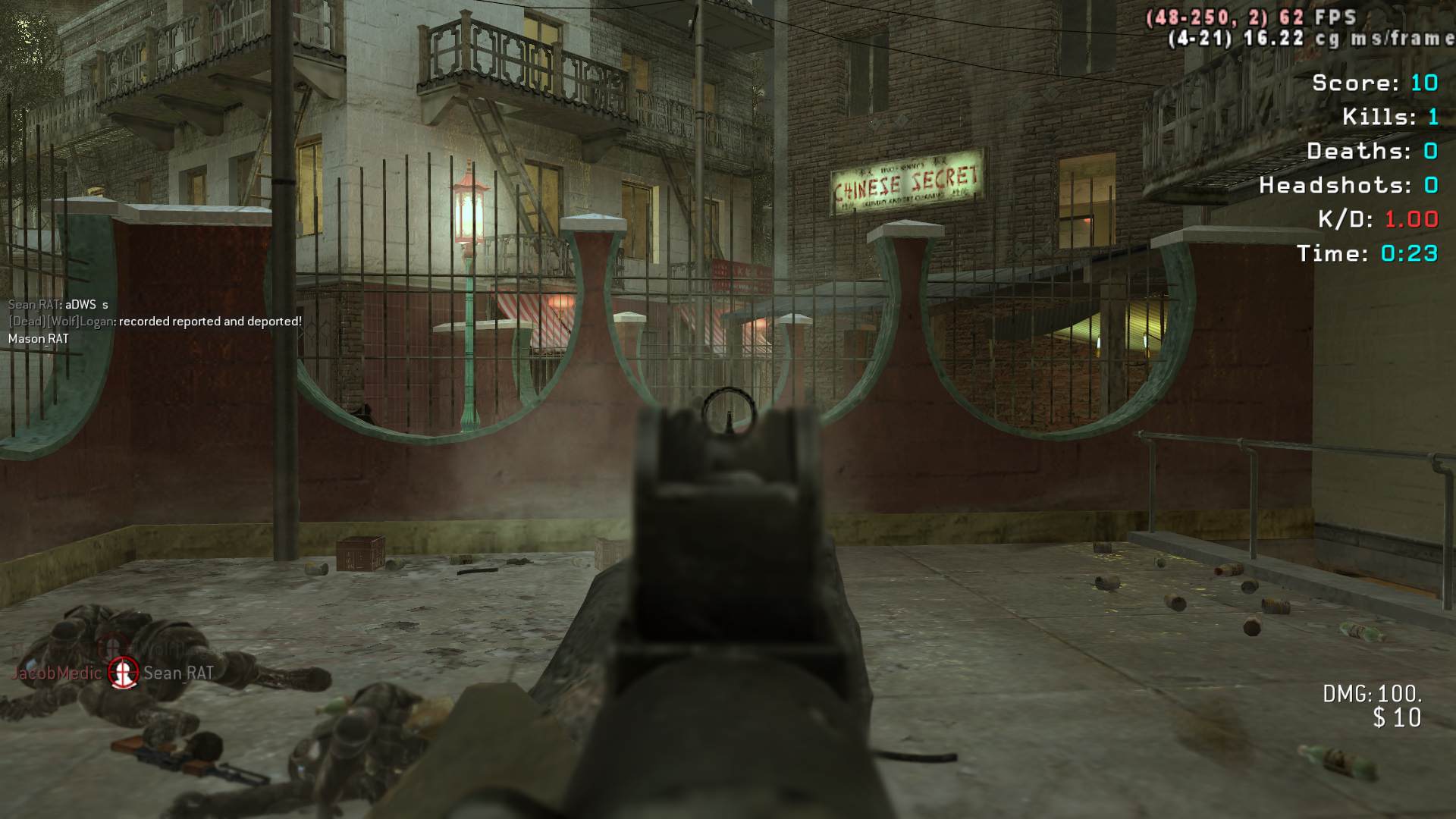
Task: Click the kill feed icon beside Sean_RAT
Action: (122, 672)
